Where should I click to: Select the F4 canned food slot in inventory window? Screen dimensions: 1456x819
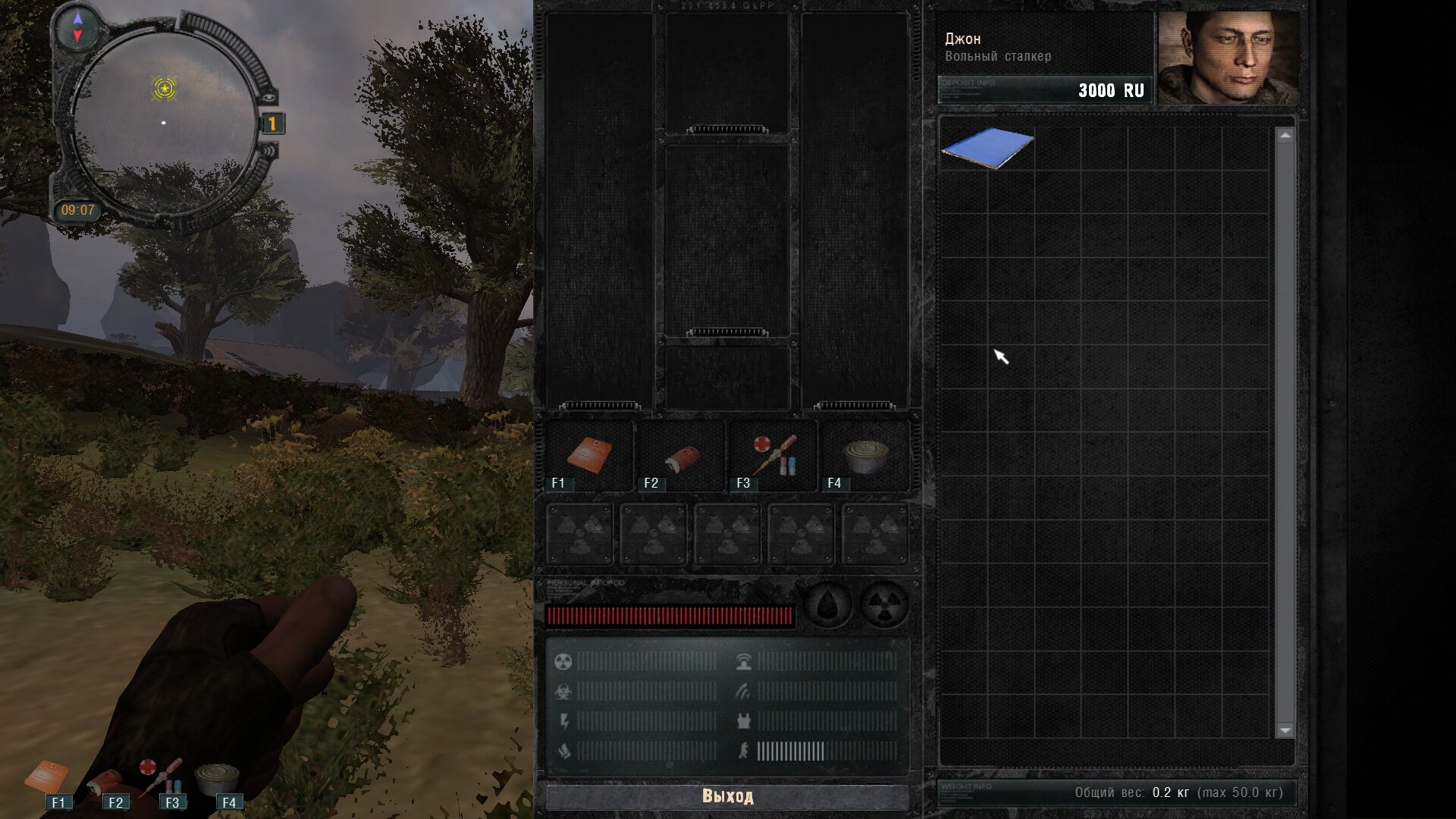[864, 457]
